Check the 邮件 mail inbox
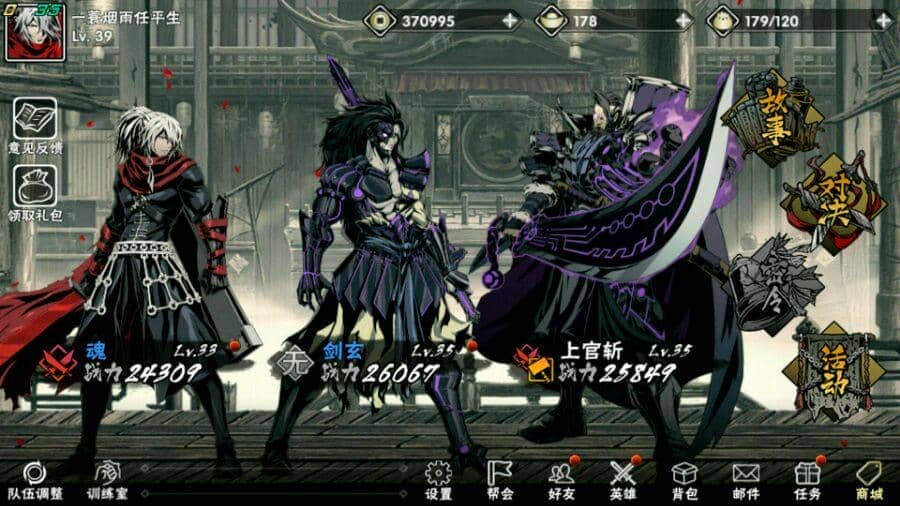The image size is (900, 506). pyautogui.click(x=746, y=481)
